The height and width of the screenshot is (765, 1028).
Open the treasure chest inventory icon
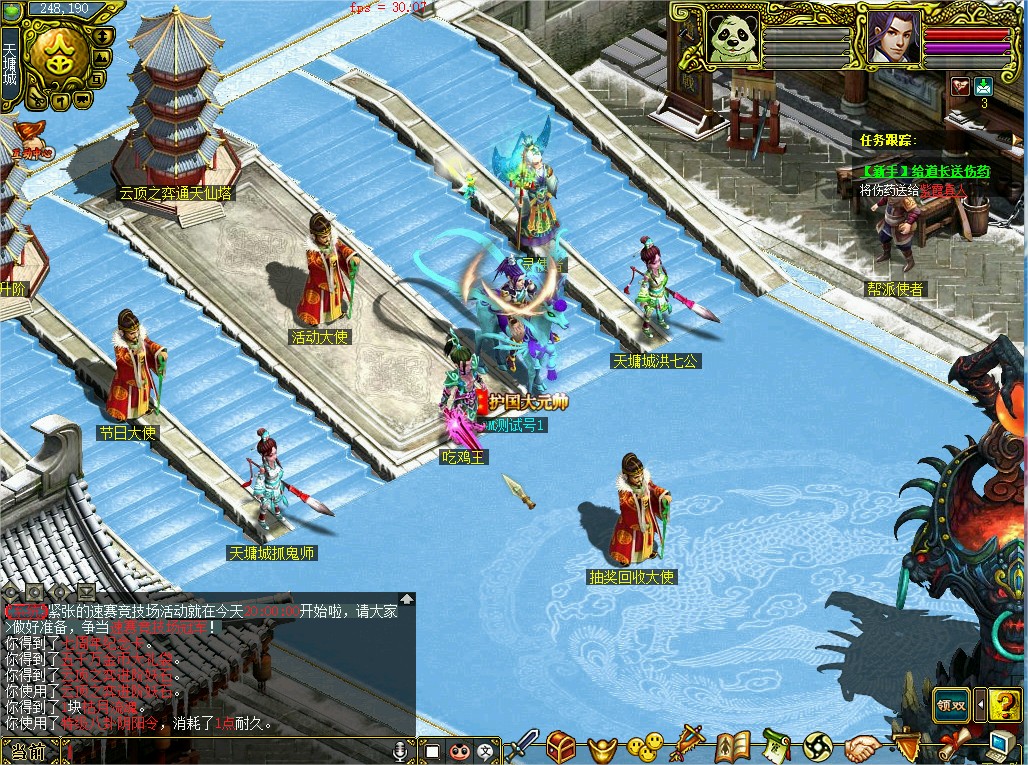click(561, 746)
